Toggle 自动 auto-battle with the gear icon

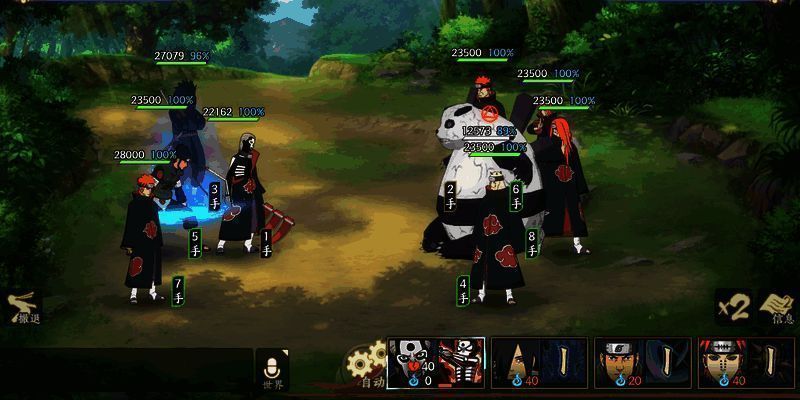tap(367, 366)
